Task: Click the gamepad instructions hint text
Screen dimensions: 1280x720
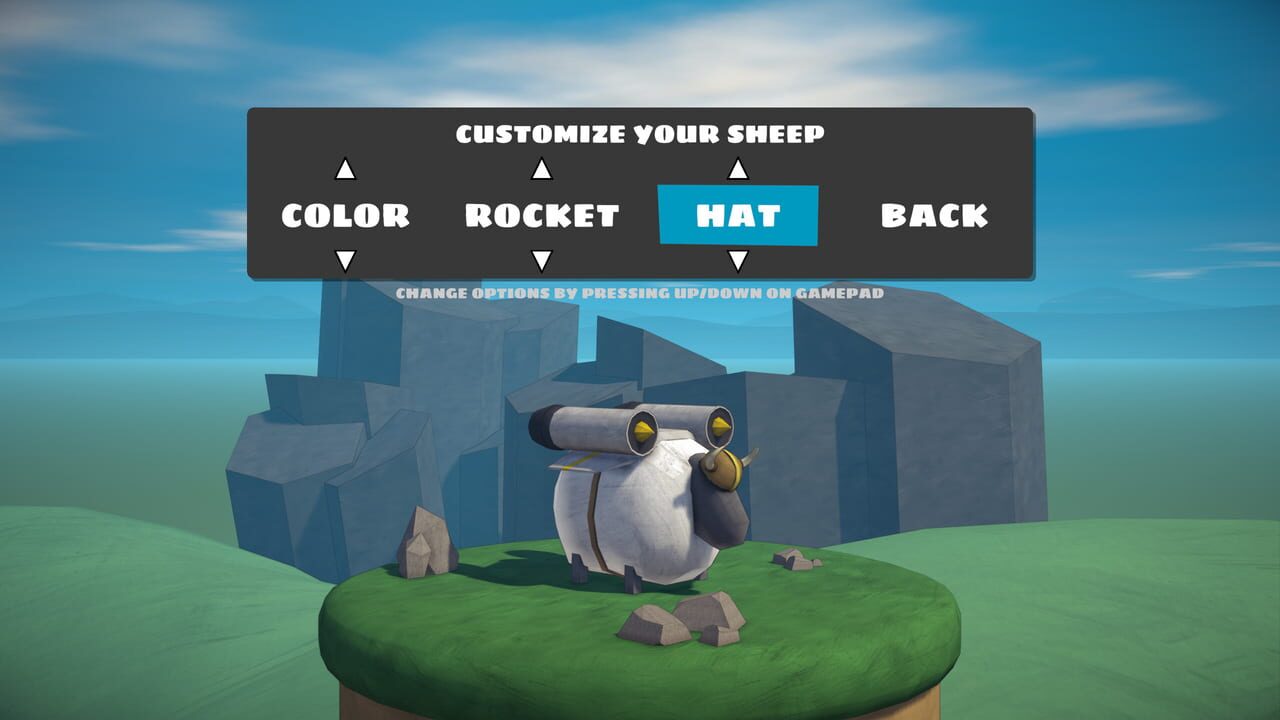Action: 640,292
